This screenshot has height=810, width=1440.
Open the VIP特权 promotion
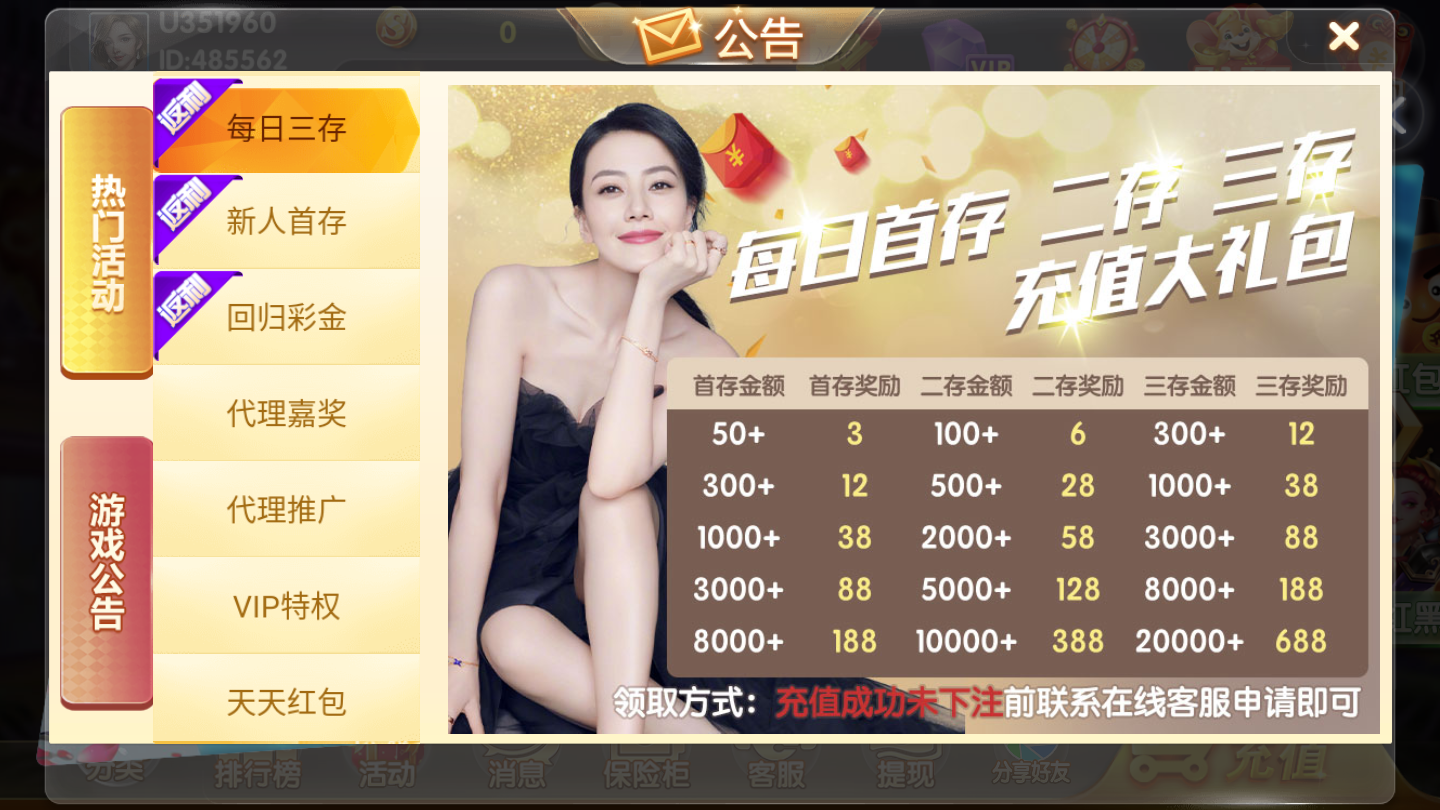(x=287, y=607)
